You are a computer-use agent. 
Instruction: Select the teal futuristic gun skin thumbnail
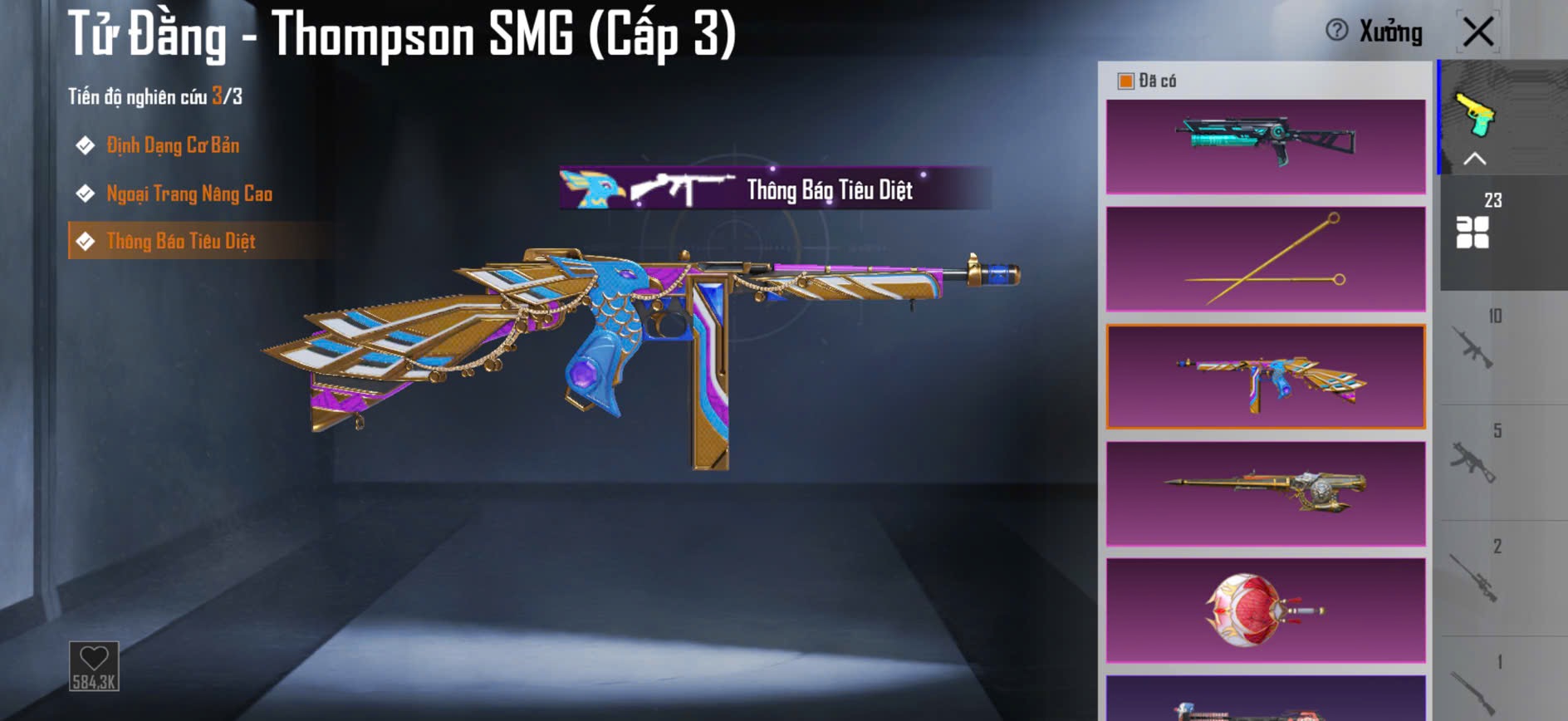(1266, 147)
